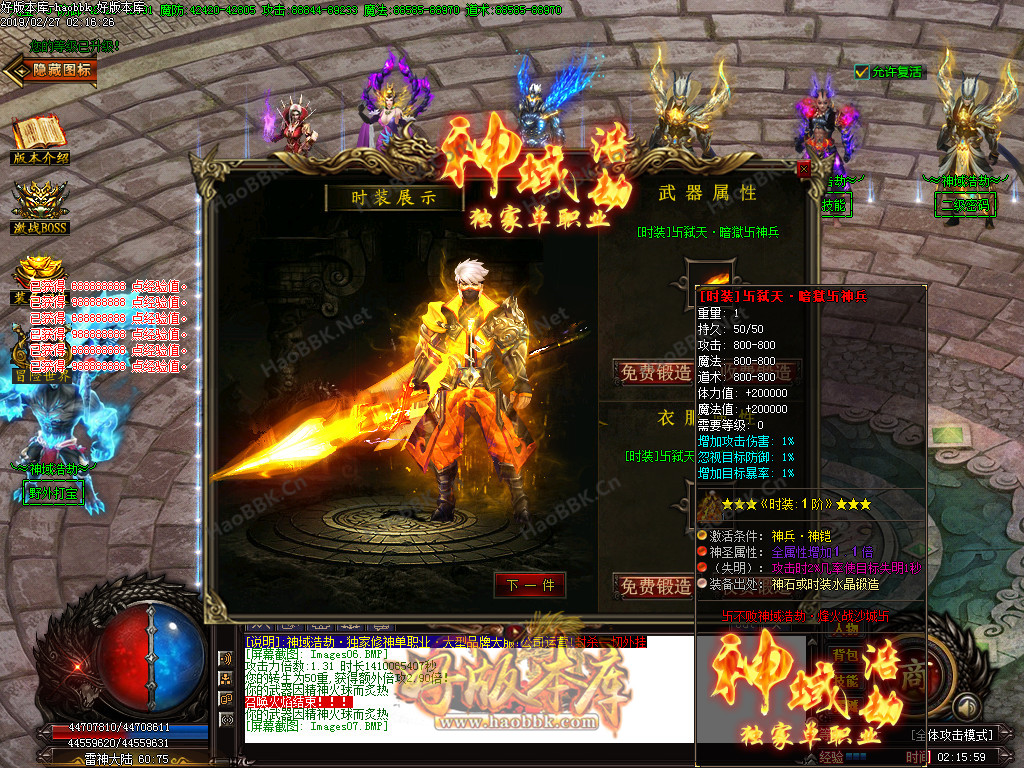Forge the weapon with upper 免费锻造
The image size is (1024, 768).
click(656, 373)
